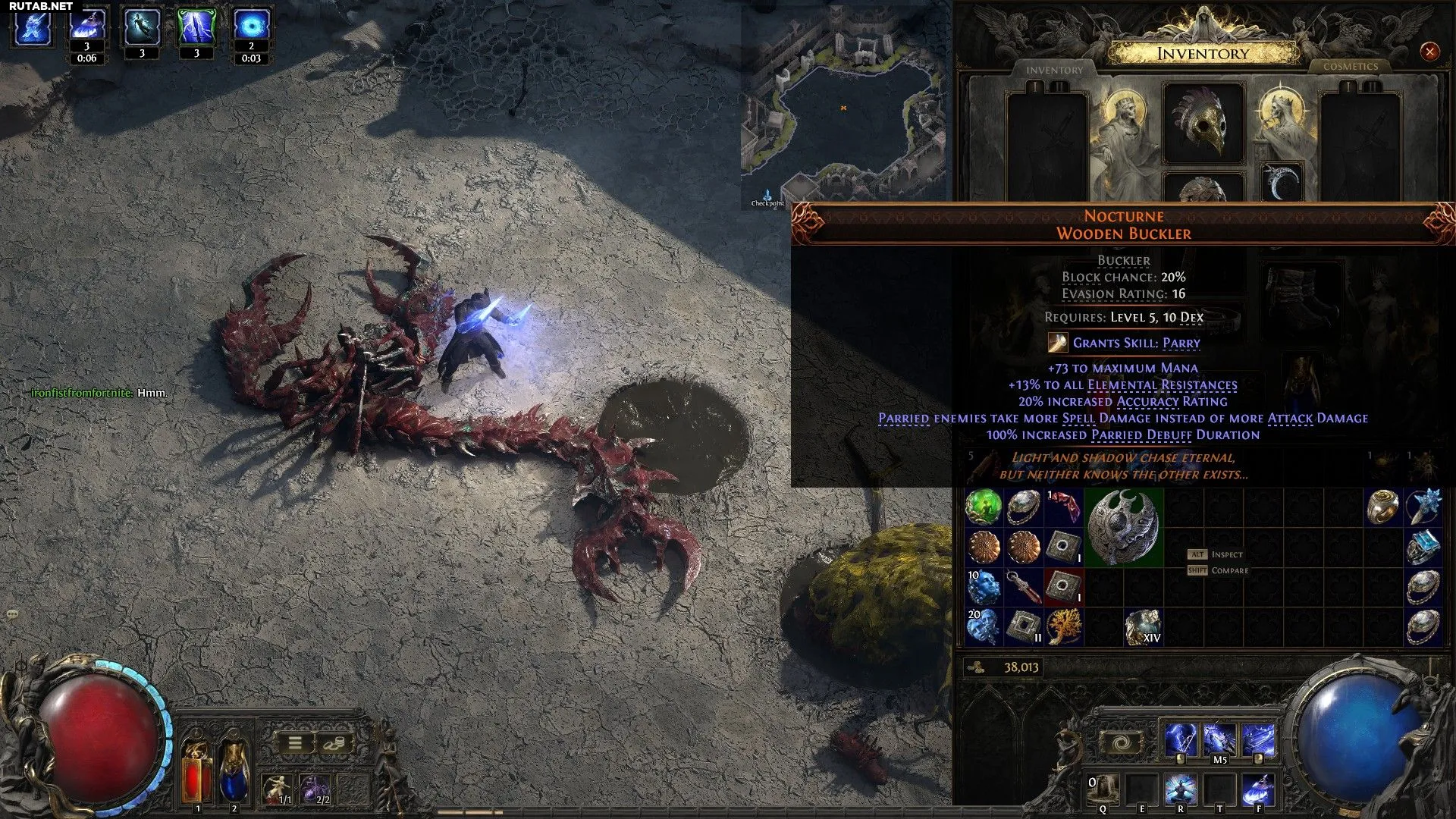Open the coins and rings shop button
This screenshot has width=1456, height=819.
click(333, 743)
